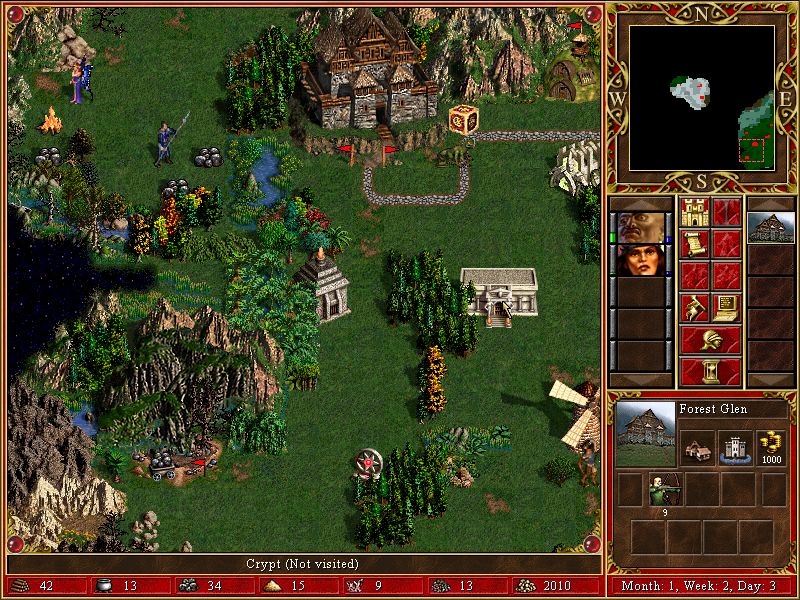Screen dimensions: 800x600
Task: Click the gold amount in resource bar
Action: [x=546, y=586]
